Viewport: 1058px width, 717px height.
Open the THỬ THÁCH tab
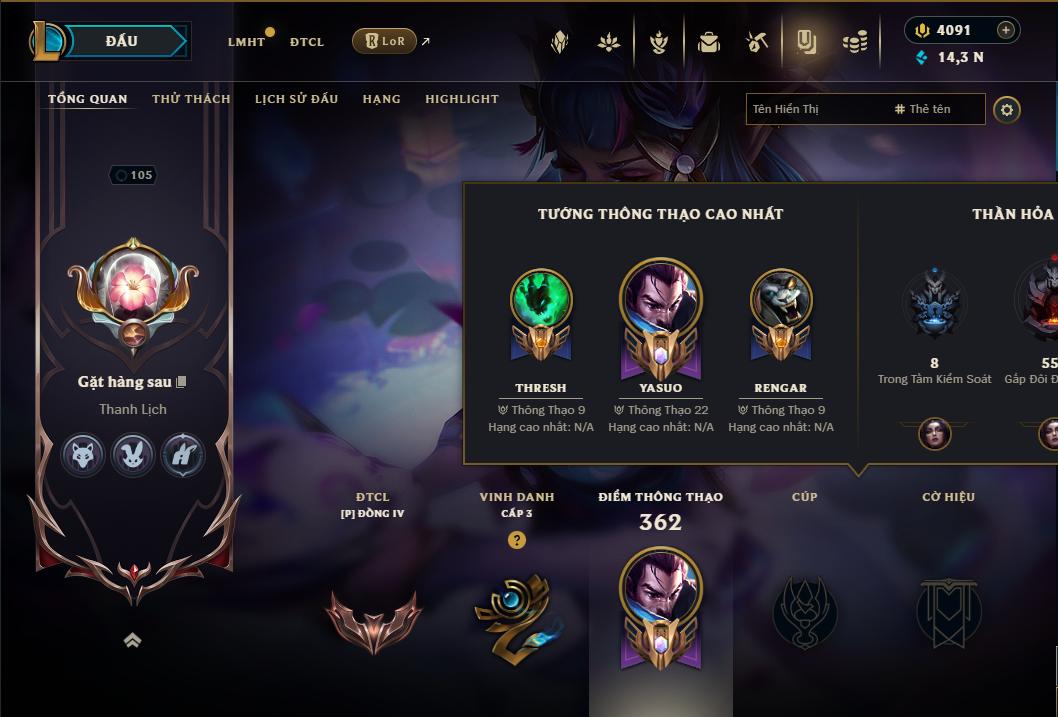click(191, 99)
